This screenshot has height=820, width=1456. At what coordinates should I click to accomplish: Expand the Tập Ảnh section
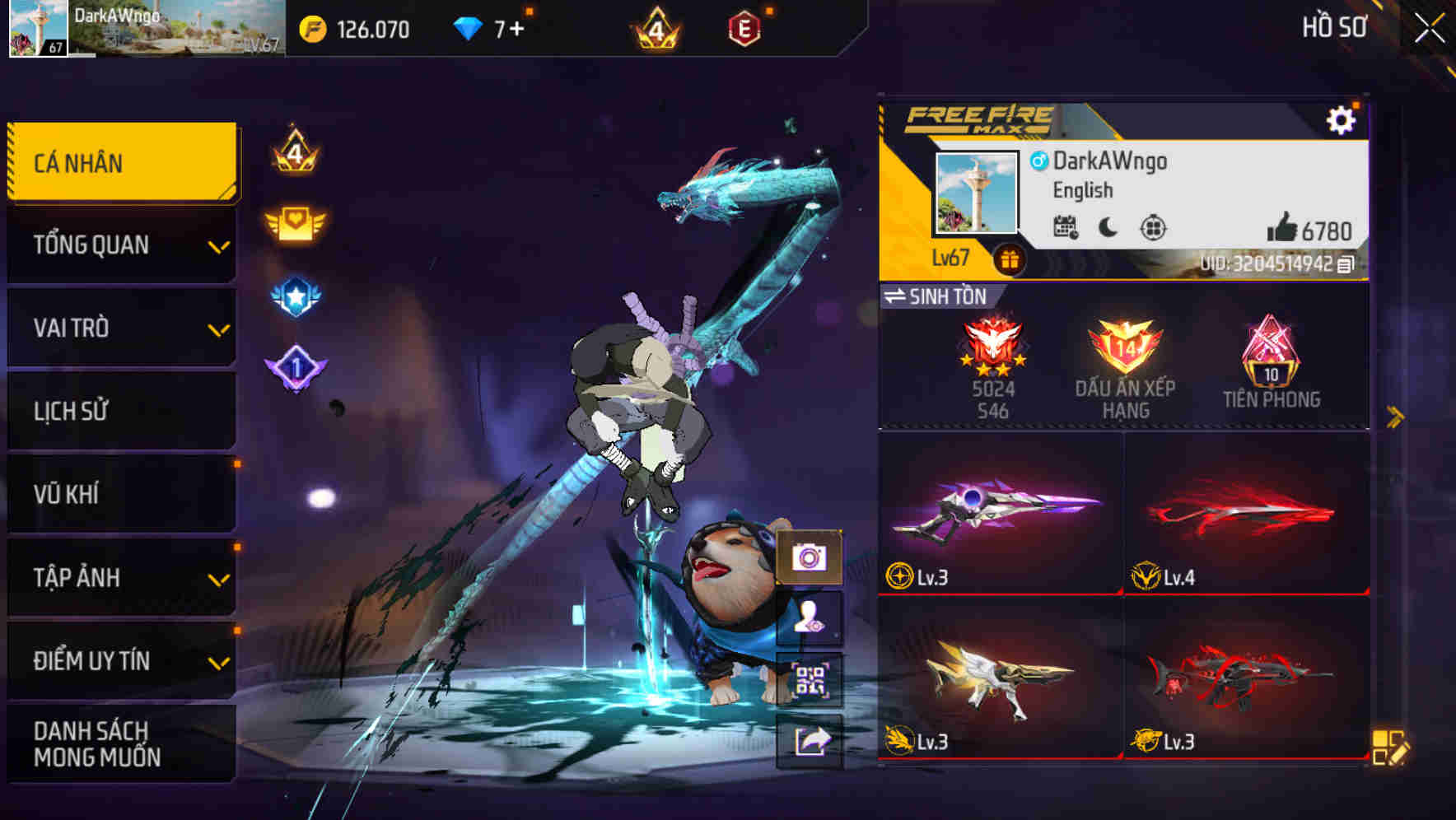(120, 578)
